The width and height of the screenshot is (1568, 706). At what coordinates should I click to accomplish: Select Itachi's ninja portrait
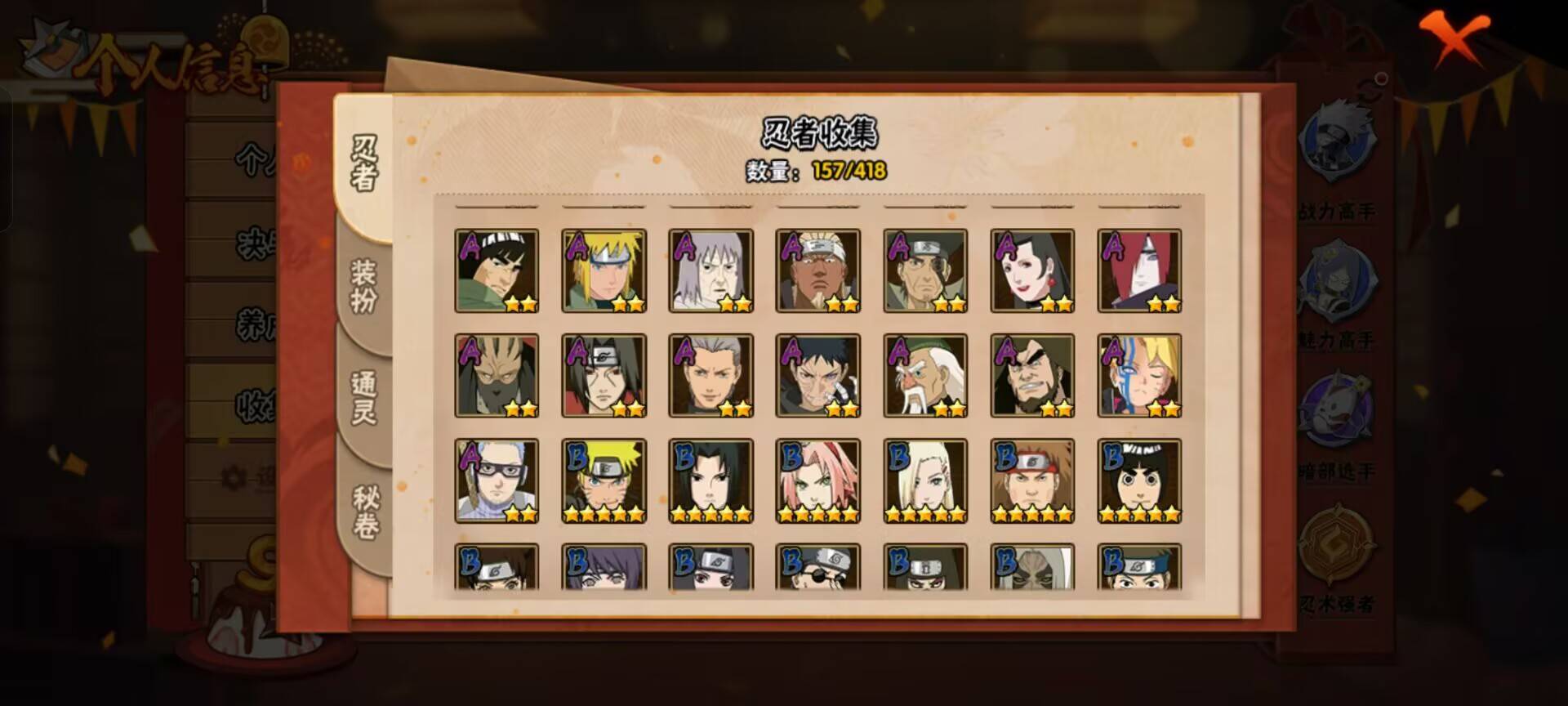coord(604,375)
